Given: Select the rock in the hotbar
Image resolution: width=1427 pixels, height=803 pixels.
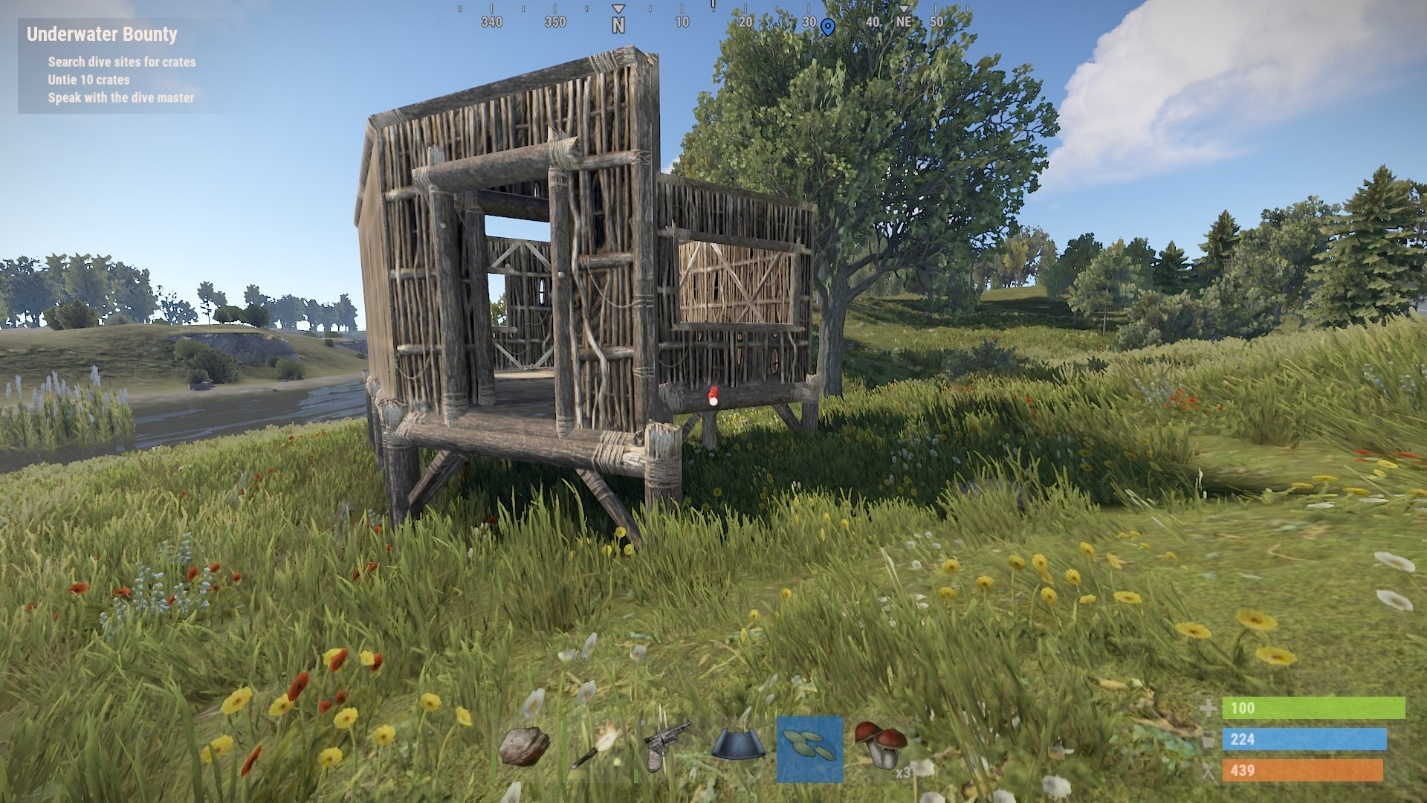Looking at the screenshot, I should [524, 747].
